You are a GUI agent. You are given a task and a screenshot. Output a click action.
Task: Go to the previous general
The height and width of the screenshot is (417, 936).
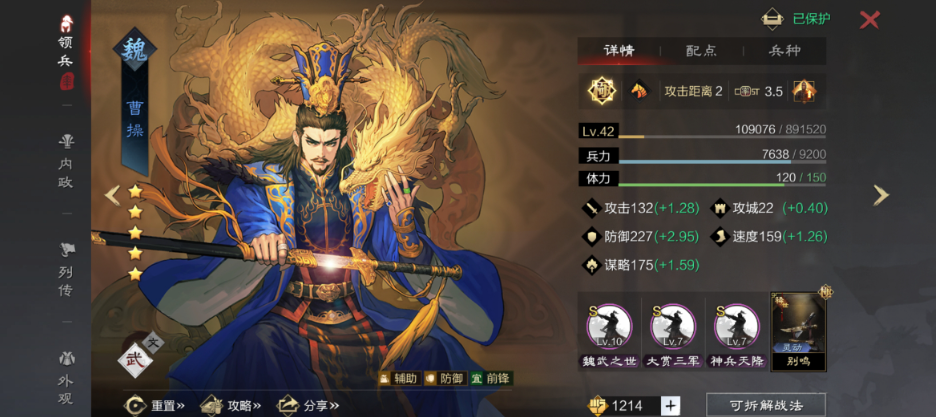coord(112,195)
